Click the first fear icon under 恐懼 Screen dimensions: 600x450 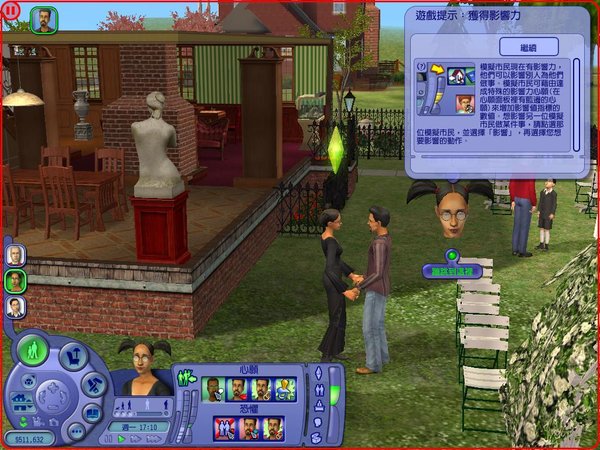(225, 429)
